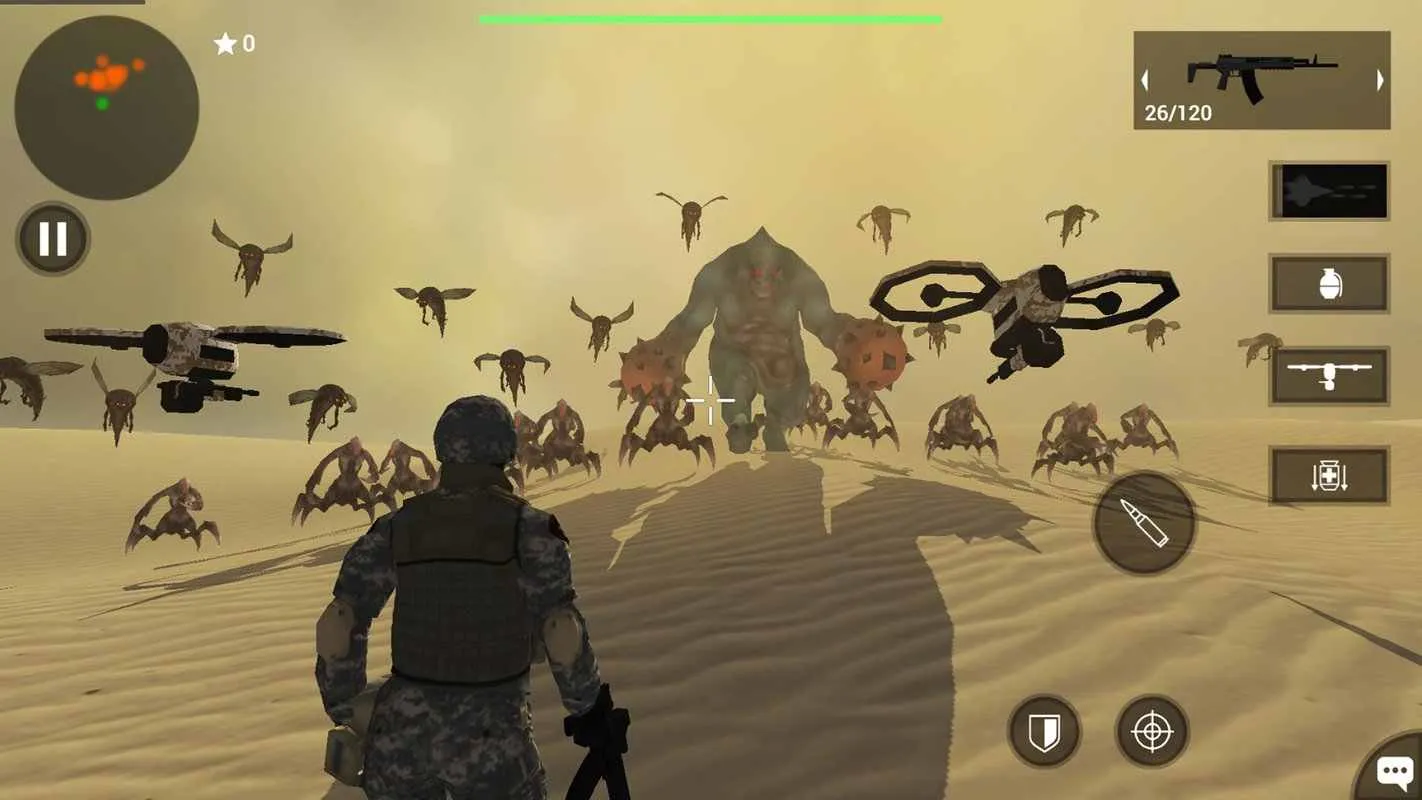Screen dimensions: 1422x800
Task: Call in an airstrike from the sidebar
Action: [1328, 190]
